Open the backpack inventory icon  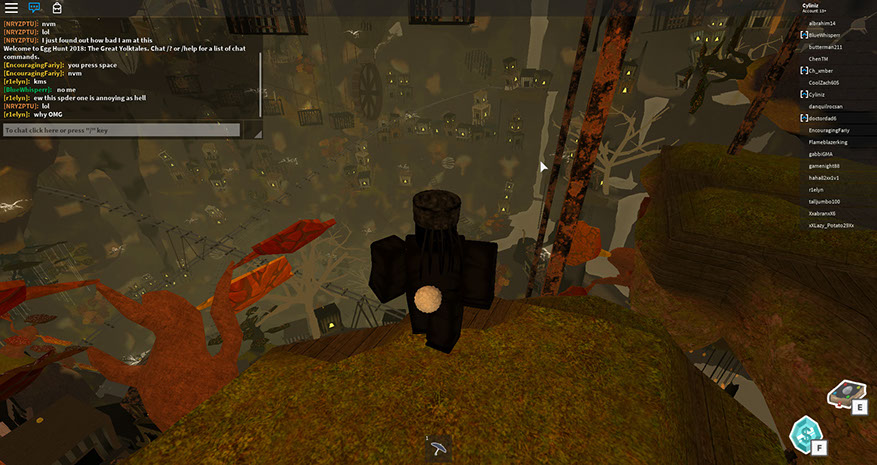click(57, 8)
